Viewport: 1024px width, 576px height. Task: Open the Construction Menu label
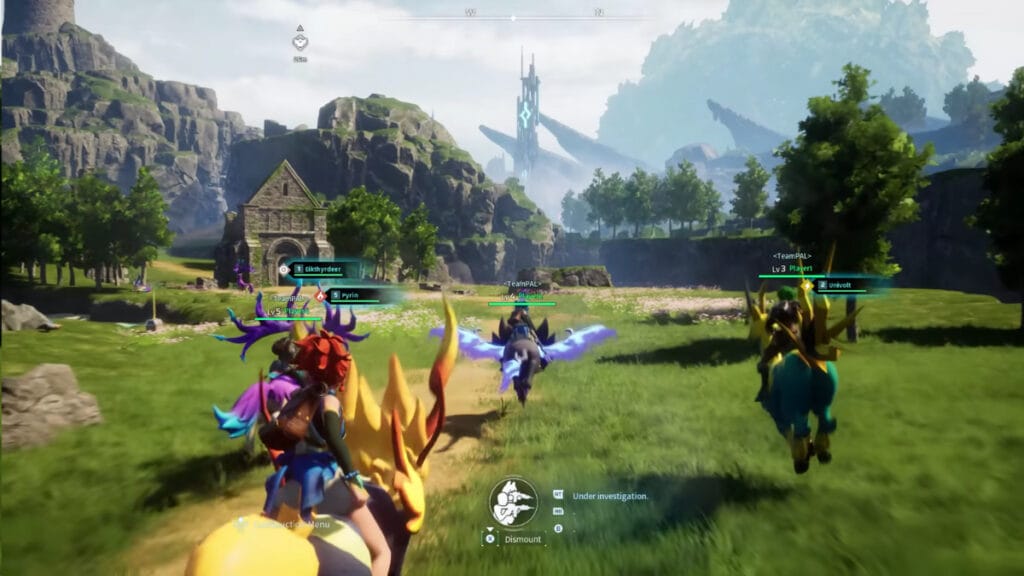click(290, 522)
